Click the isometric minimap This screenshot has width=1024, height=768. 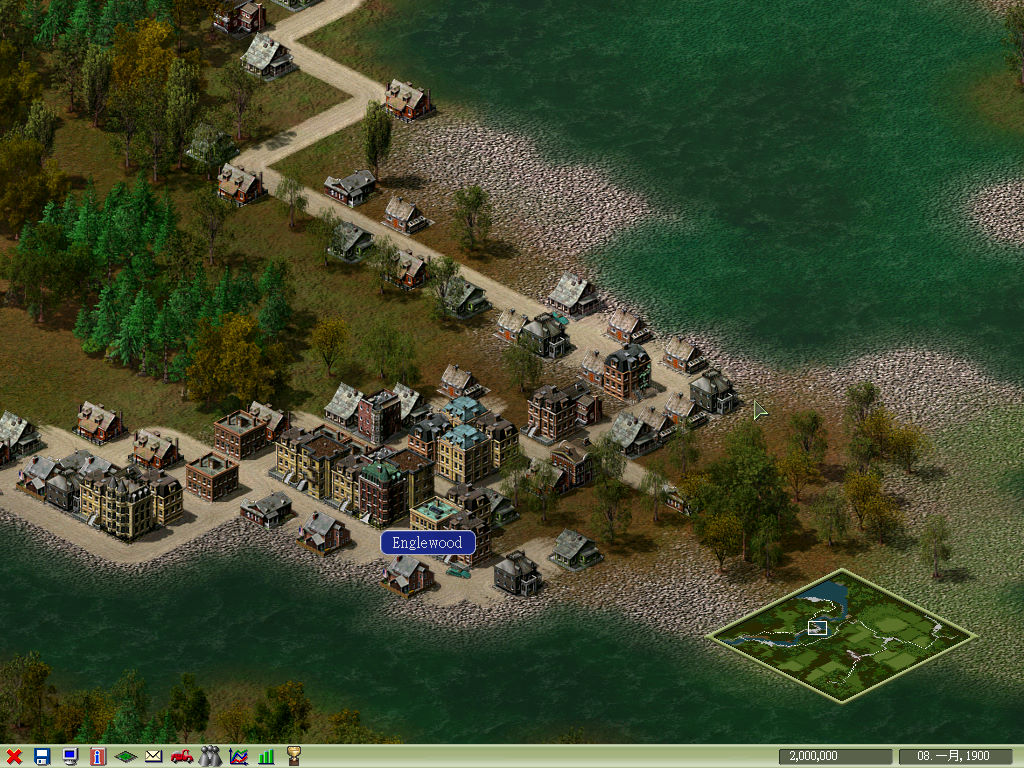842,635
